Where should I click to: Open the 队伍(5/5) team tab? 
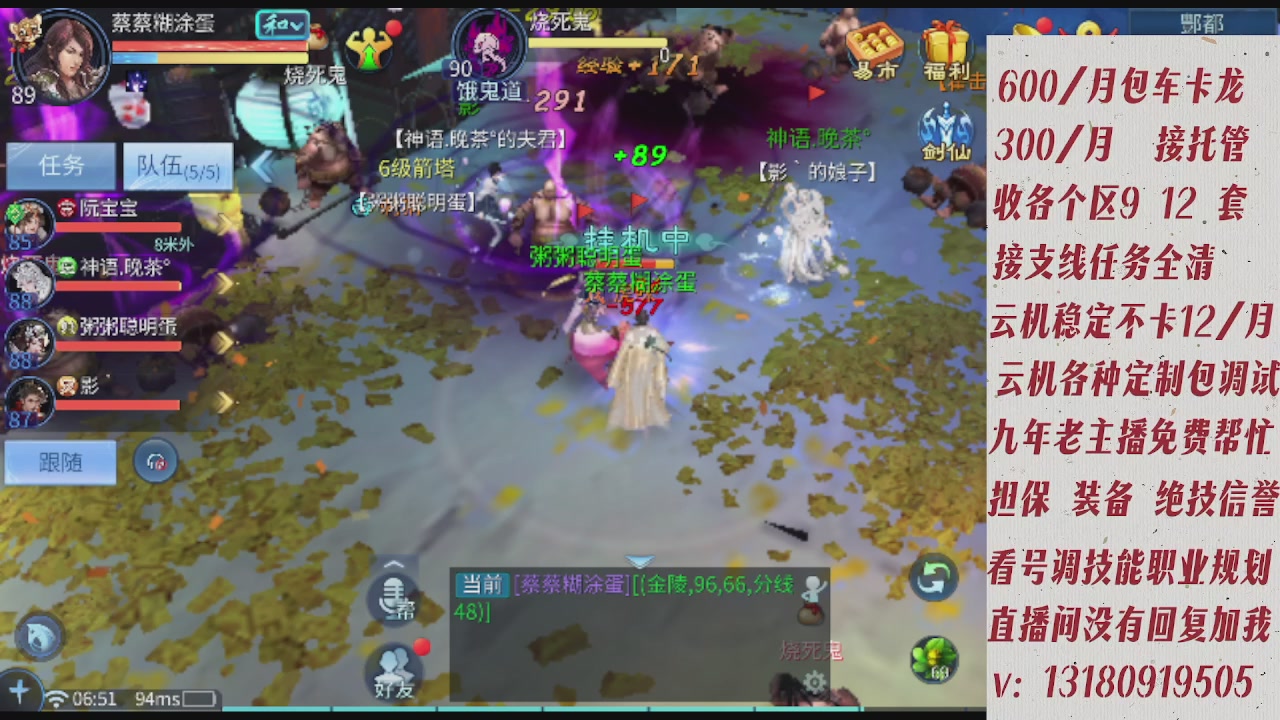176,167
